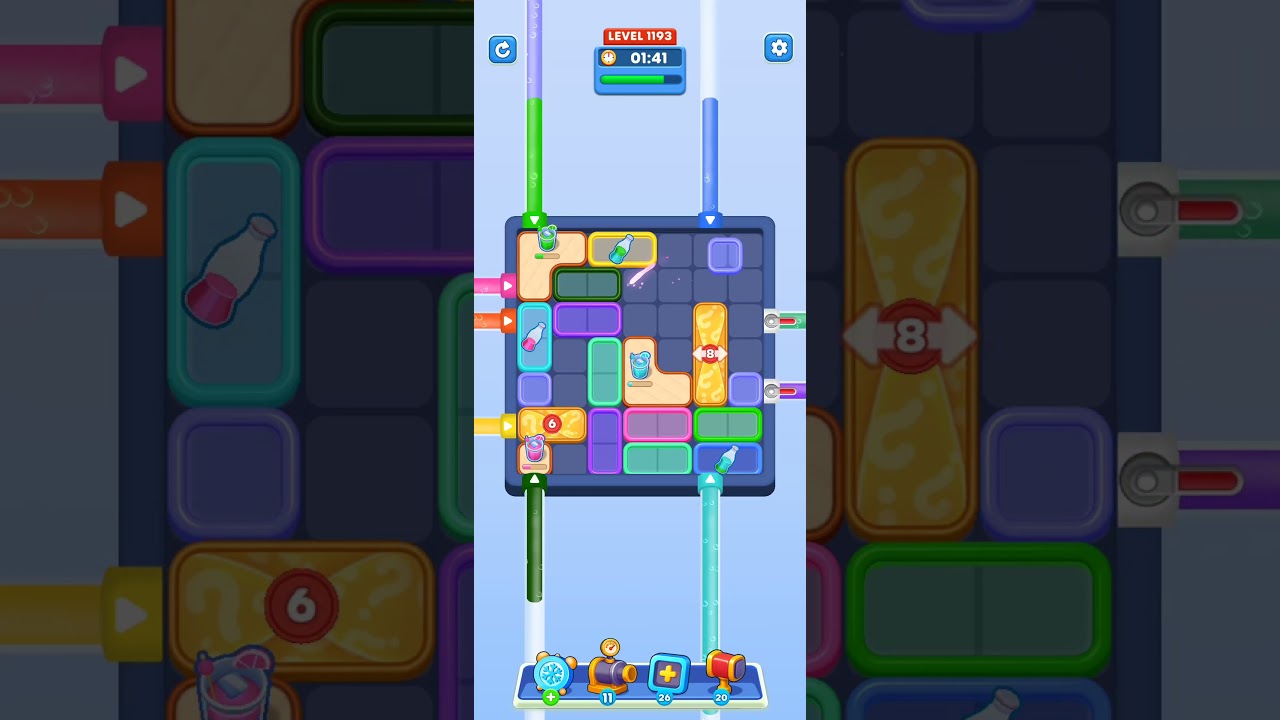Tap the restart level icon
This screenshot has height=720, width=1280.
pos(503,49)
